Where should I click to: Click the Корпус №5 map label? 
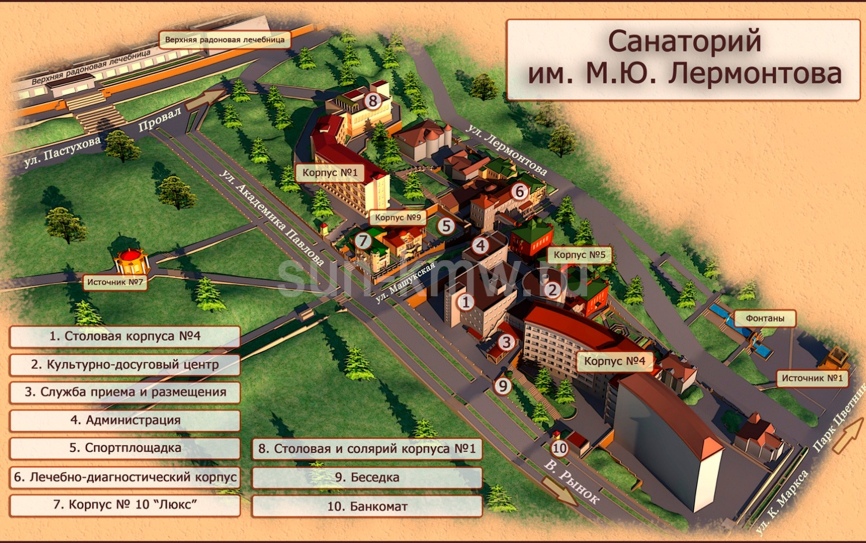click(x=581, y=255)
